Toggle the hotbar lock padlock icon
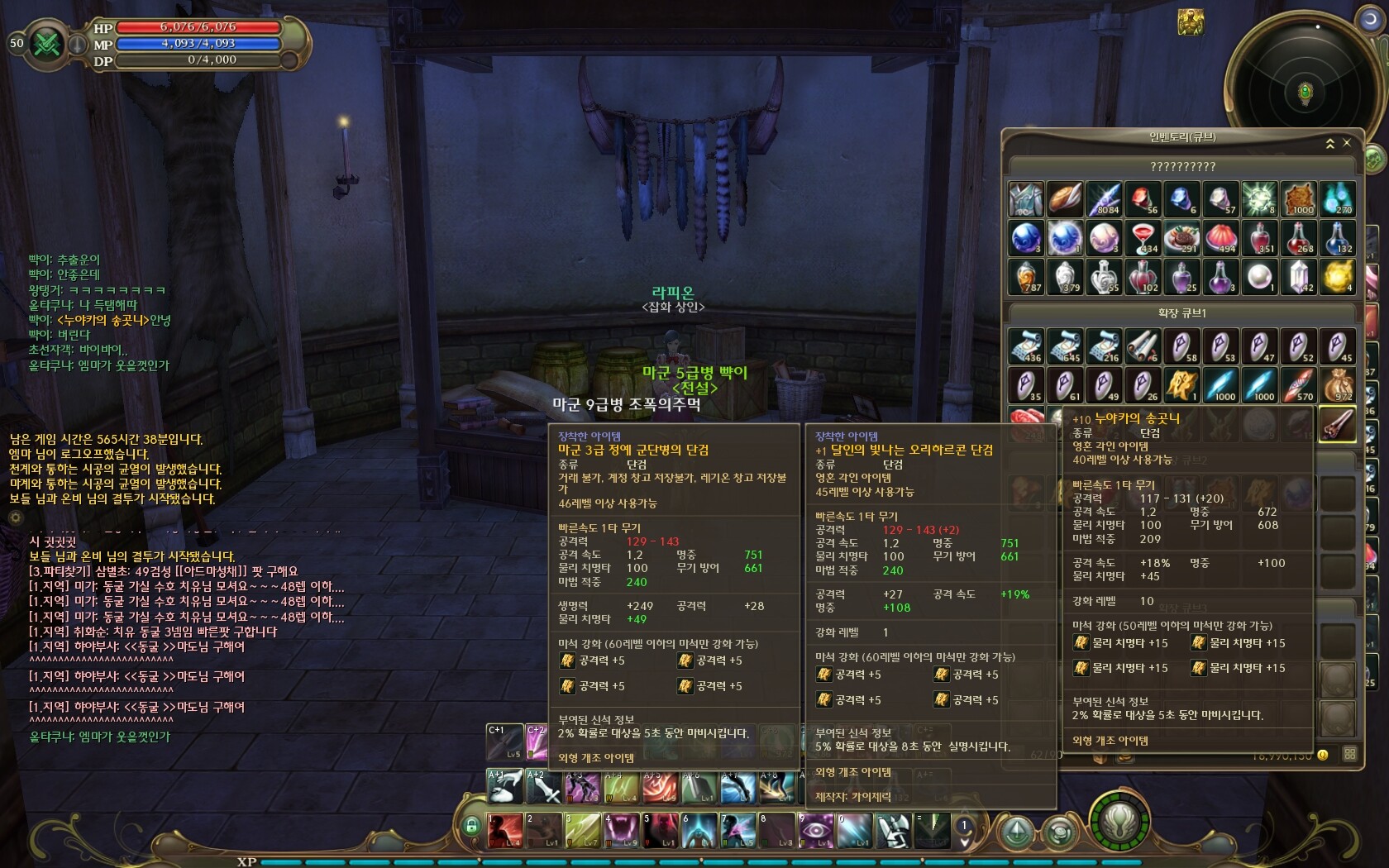 tap(471, 825)
